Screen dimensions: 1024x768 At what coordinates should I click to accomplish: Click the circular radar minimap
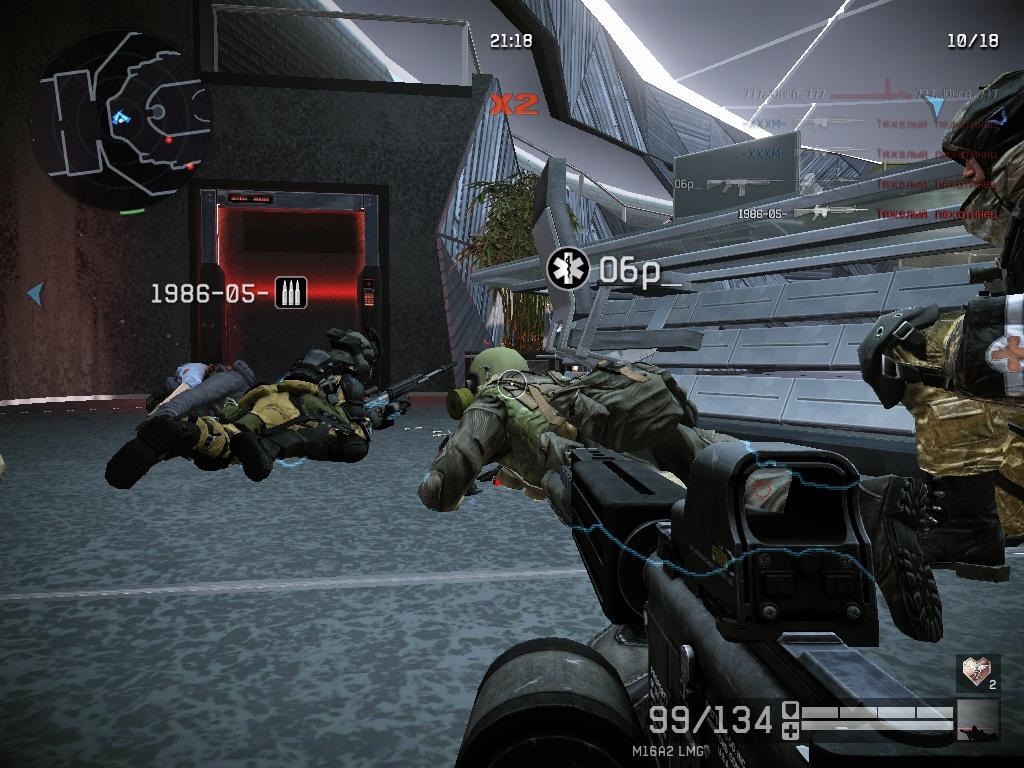[121, 119]
